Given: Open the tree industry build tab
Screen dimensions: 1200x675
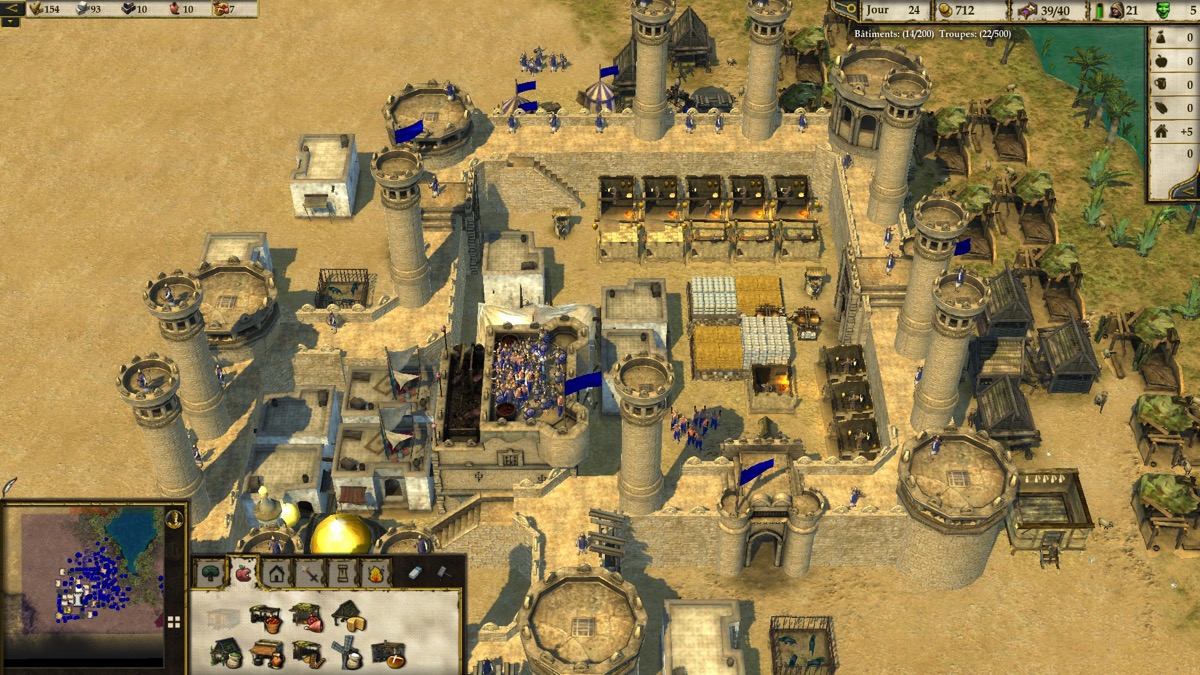Looking at the screenshot, I should (x=211, y=574).
